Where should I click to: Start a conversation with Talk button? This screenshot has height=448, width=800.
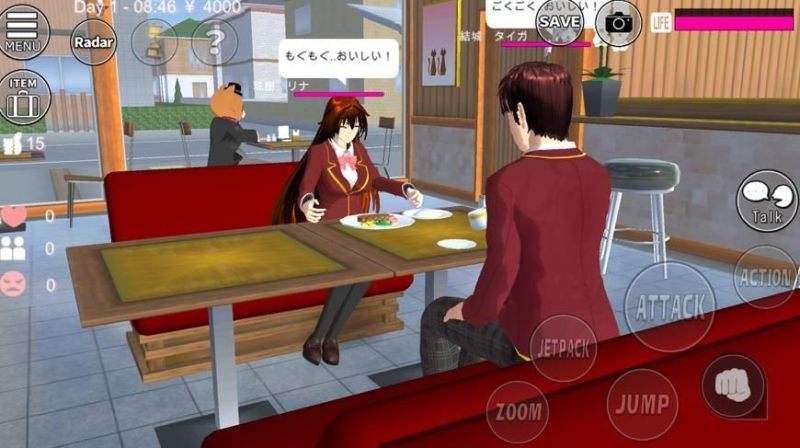(767, 200)
